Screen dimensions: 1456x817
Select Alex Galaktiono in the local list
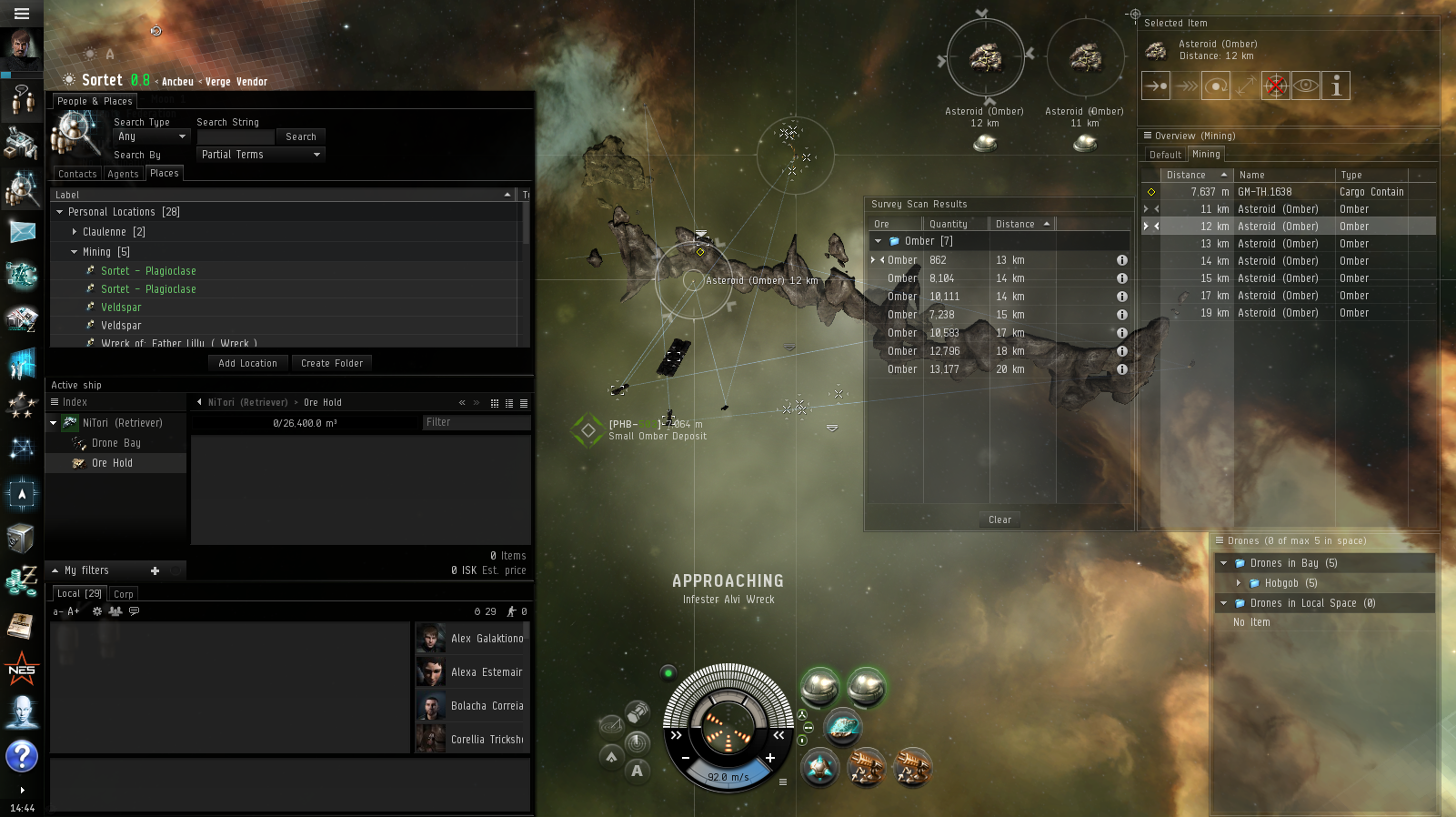(x=487, y=639)
